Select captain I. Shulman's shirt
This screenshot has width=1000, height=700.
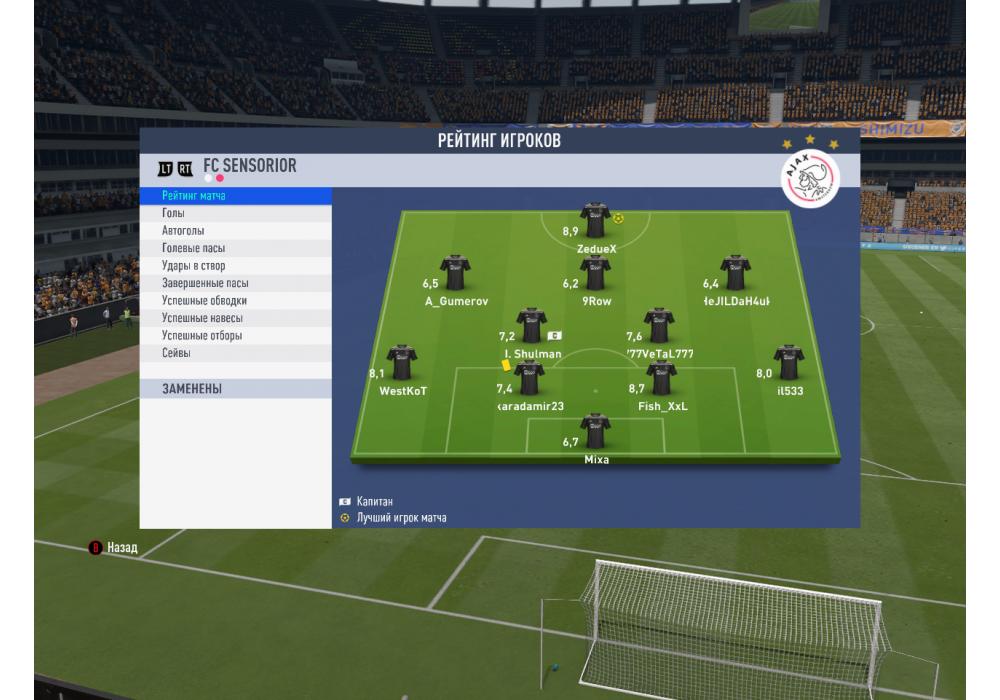(532, 325)
